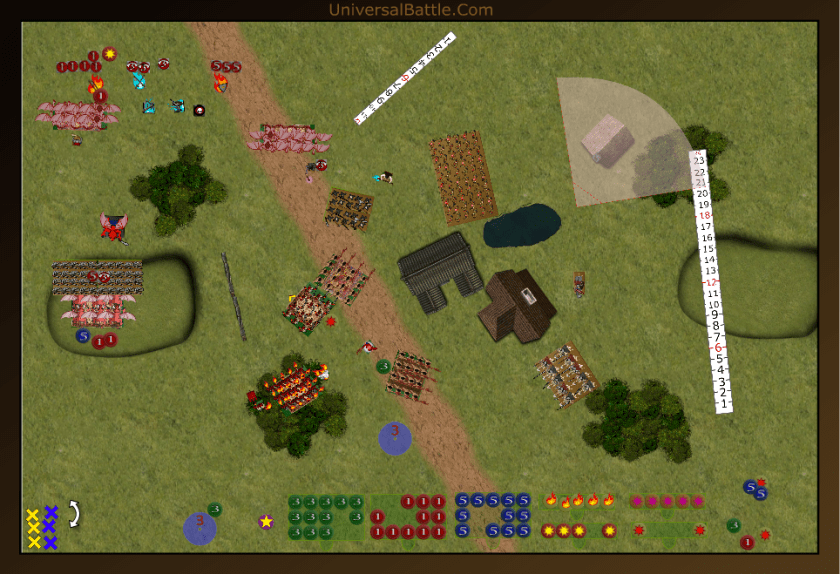Screen dimensions: 840x574
Task: Select the column of blue X markers
Action: tap(50, 528)
